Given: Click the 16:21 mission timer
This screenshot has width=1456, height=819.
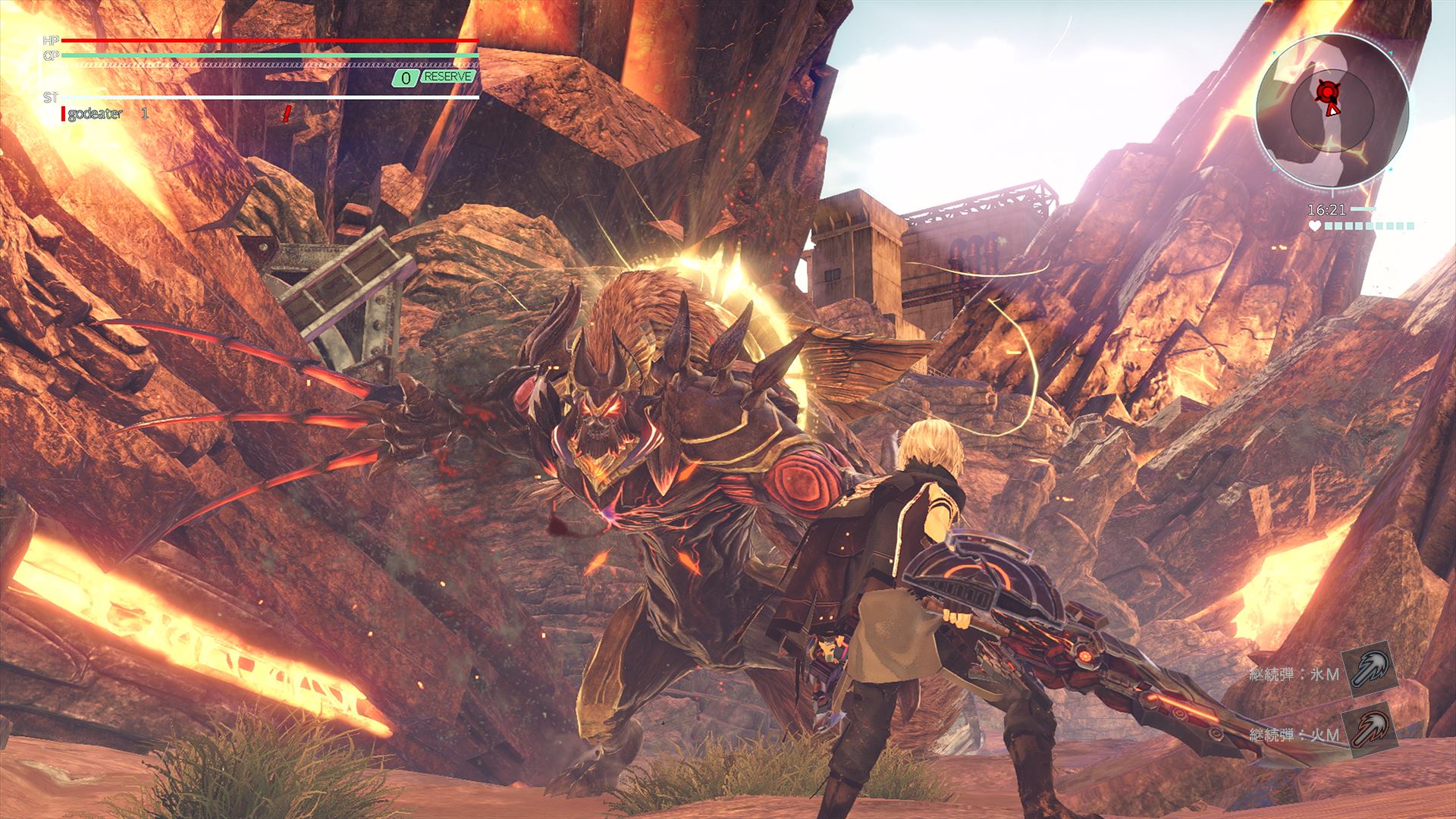Looking at the screenshot, I should tap(1328, 208).
